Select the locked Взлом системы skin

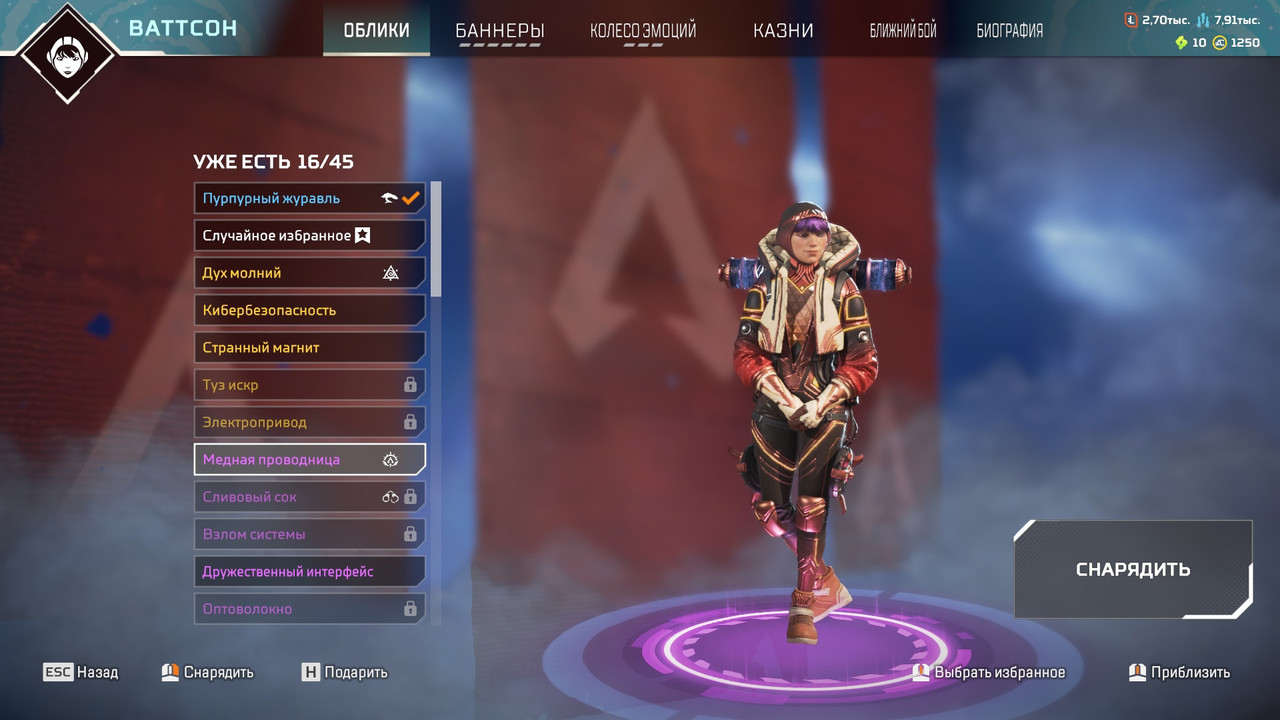point(309,534)
